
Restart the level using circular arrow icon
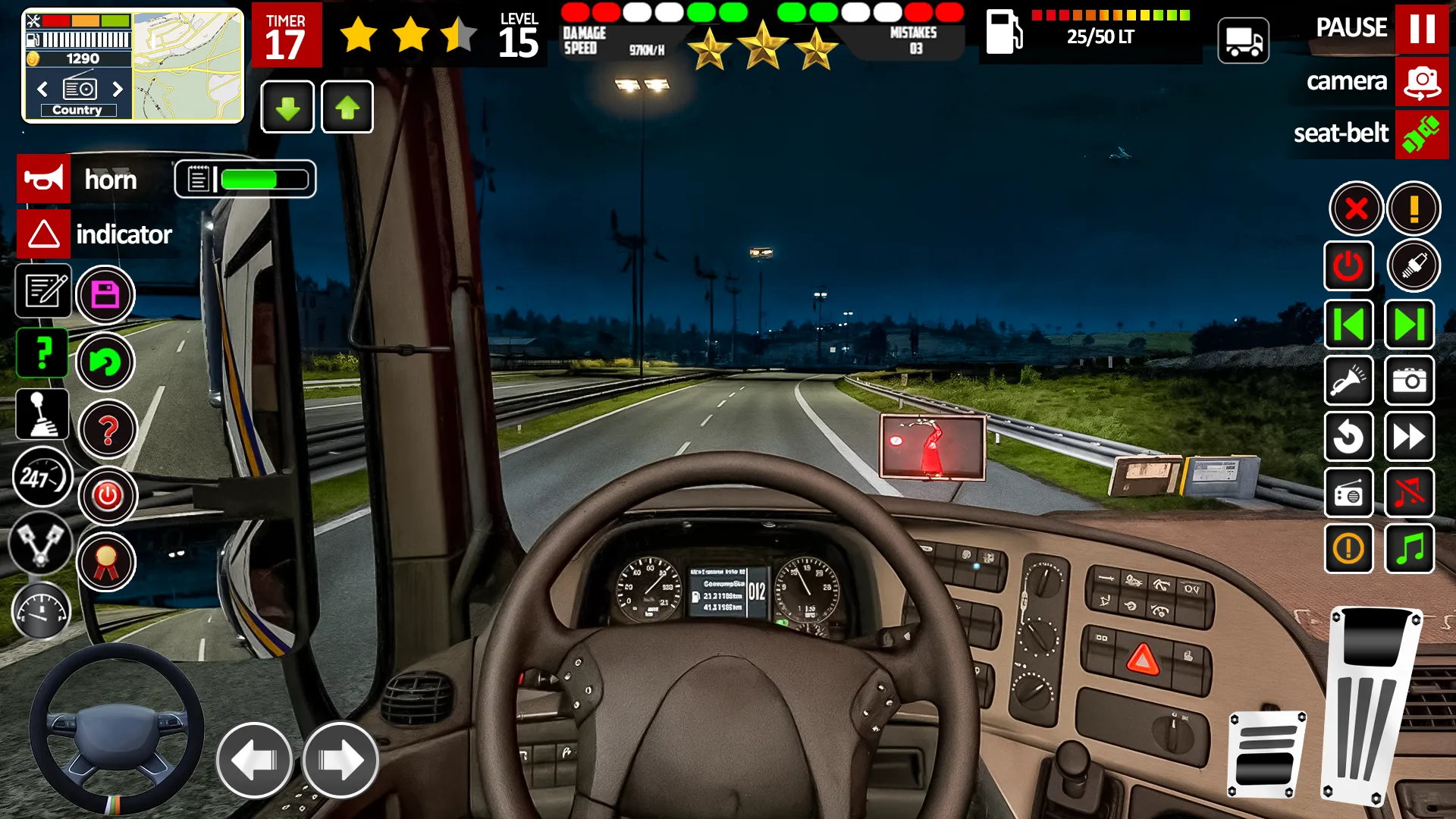(1349, 438)
